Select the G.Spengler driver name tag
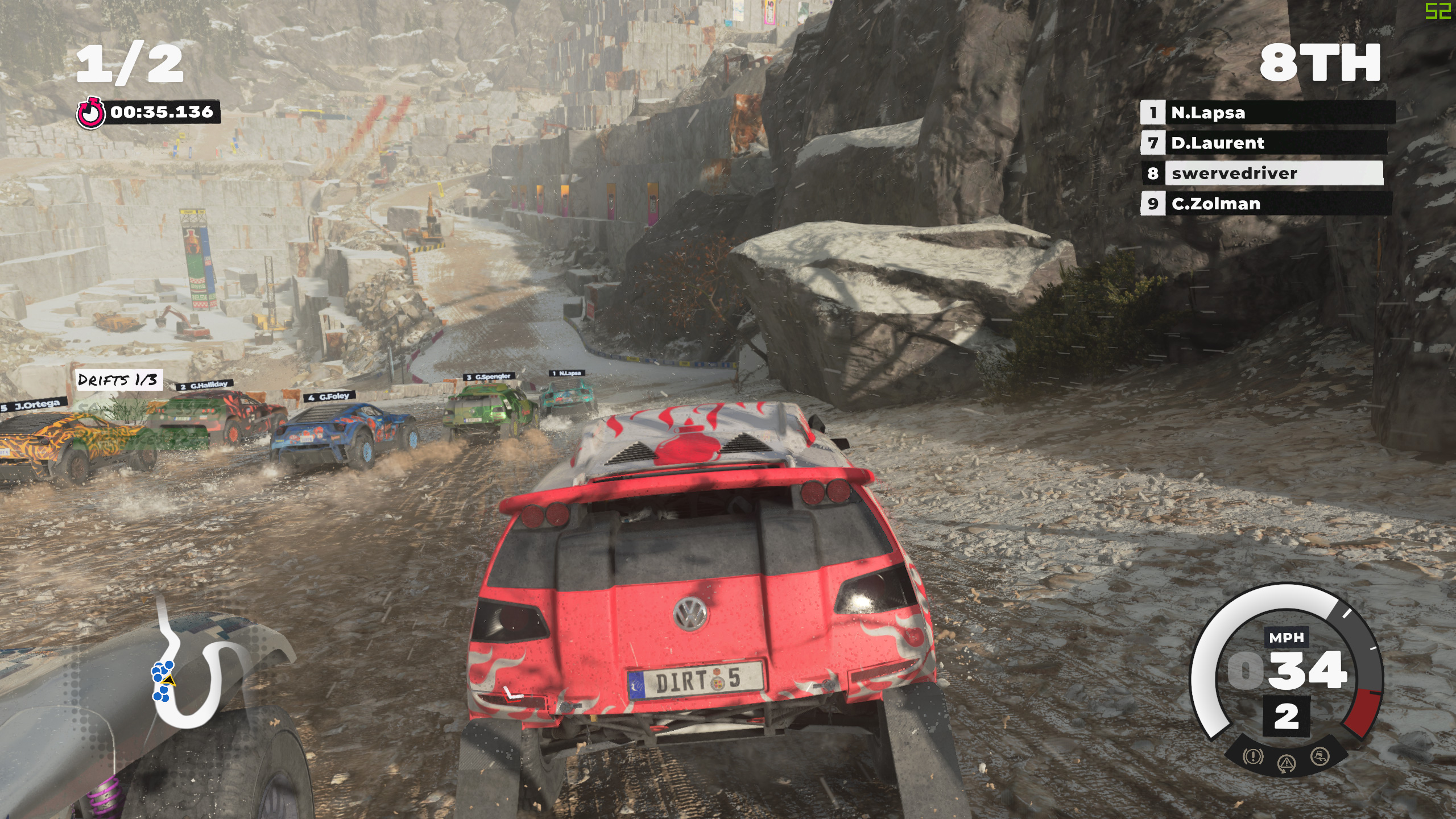The height and width of the screenshot is (819, 1456). [489, 377]
